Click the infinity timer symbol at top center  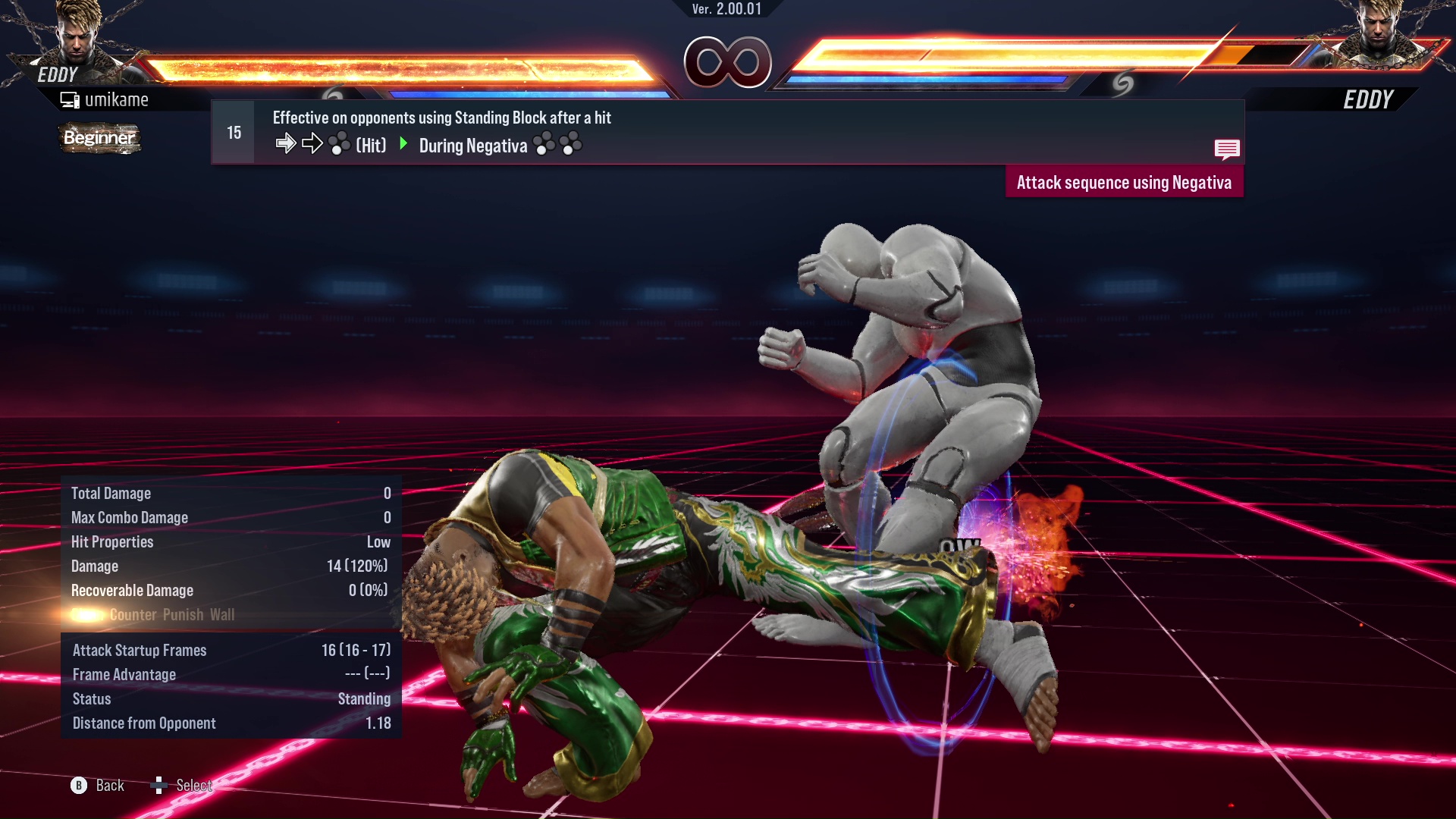coord(726,63)
